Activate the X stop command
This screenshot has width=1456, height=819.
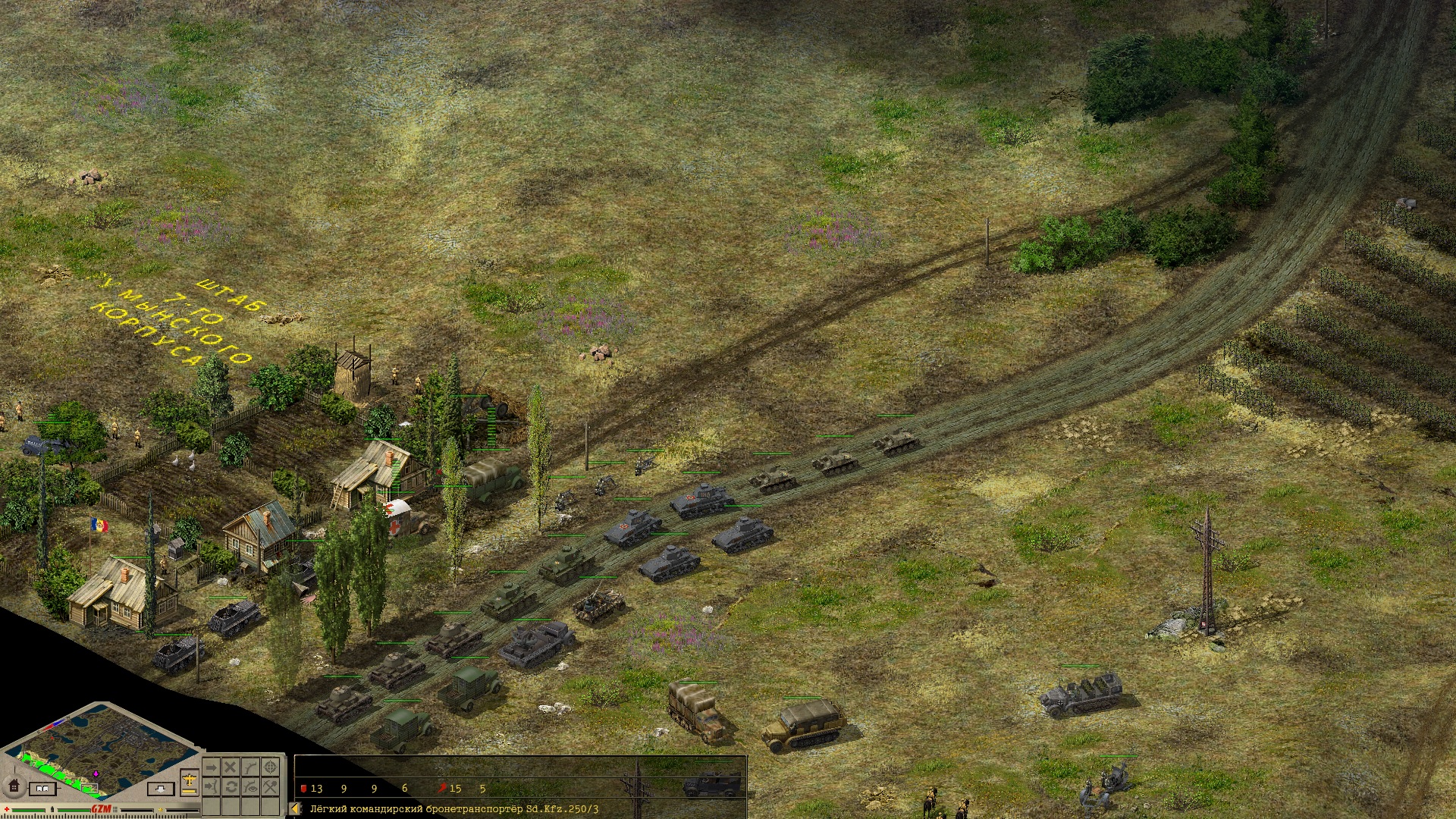[x=231, y=767]
